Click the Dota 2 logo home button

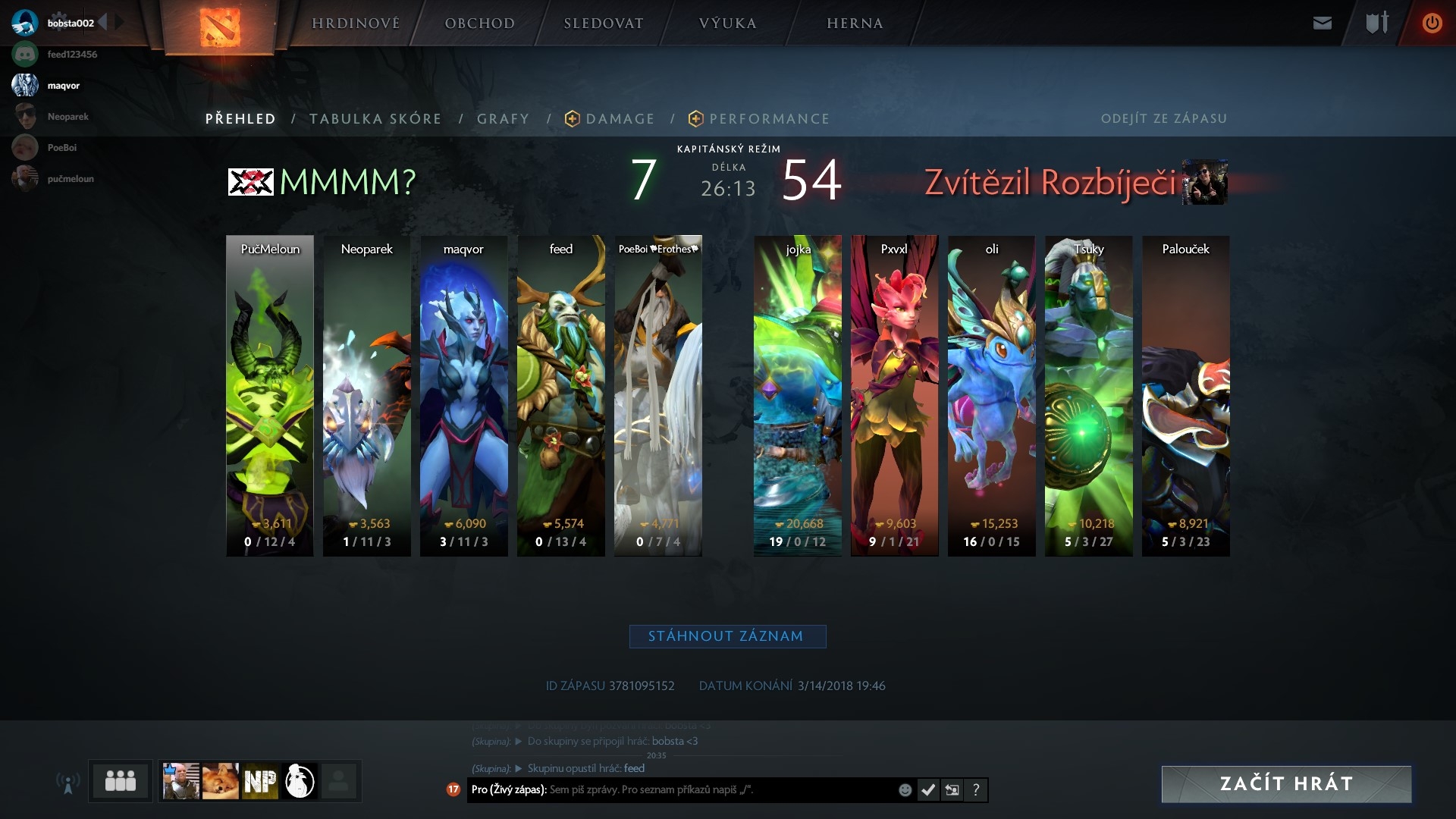coord(220,27)
